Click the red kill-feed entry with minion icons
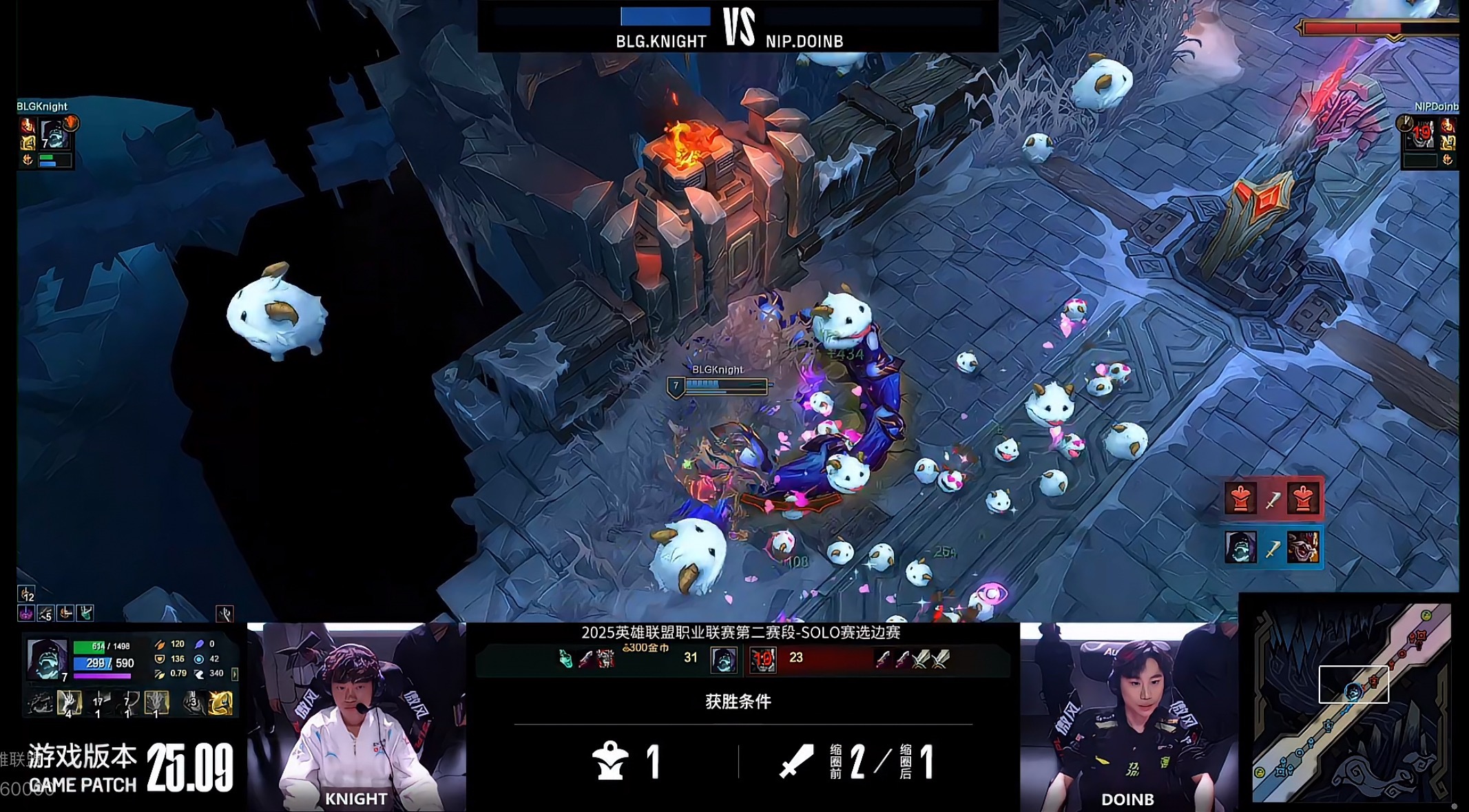Image resolution: width=1469 pixels, height=812 pixels. (1273, 498)
